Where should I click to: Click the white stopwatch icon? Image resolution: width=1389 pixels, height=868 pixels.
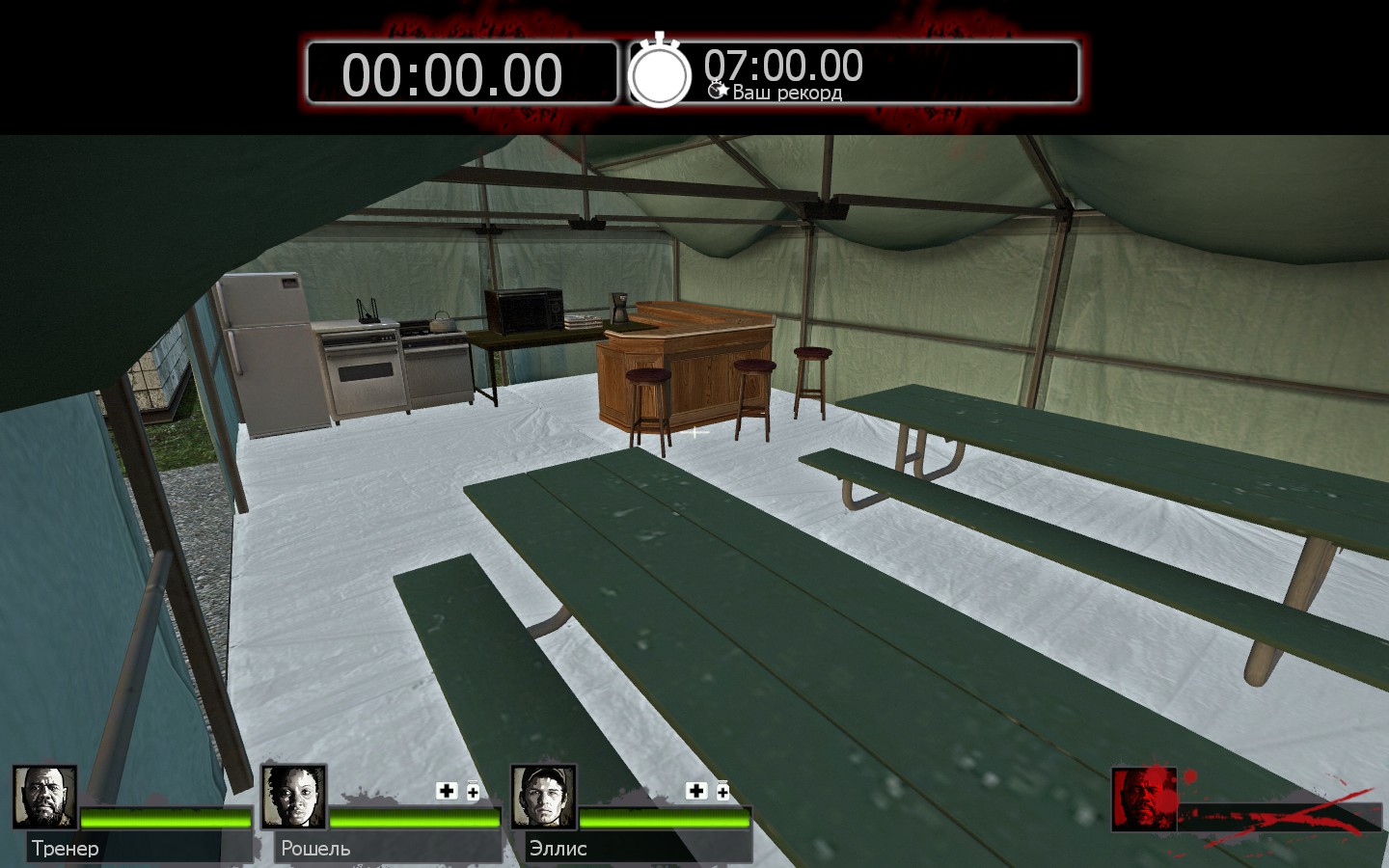(660, 72)
